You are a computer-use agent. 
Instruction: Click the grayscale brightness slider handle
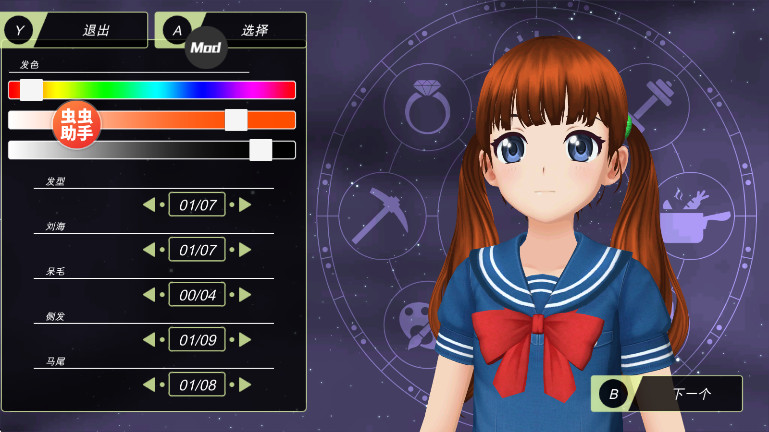pyautogui.click(x=260, y=150)
